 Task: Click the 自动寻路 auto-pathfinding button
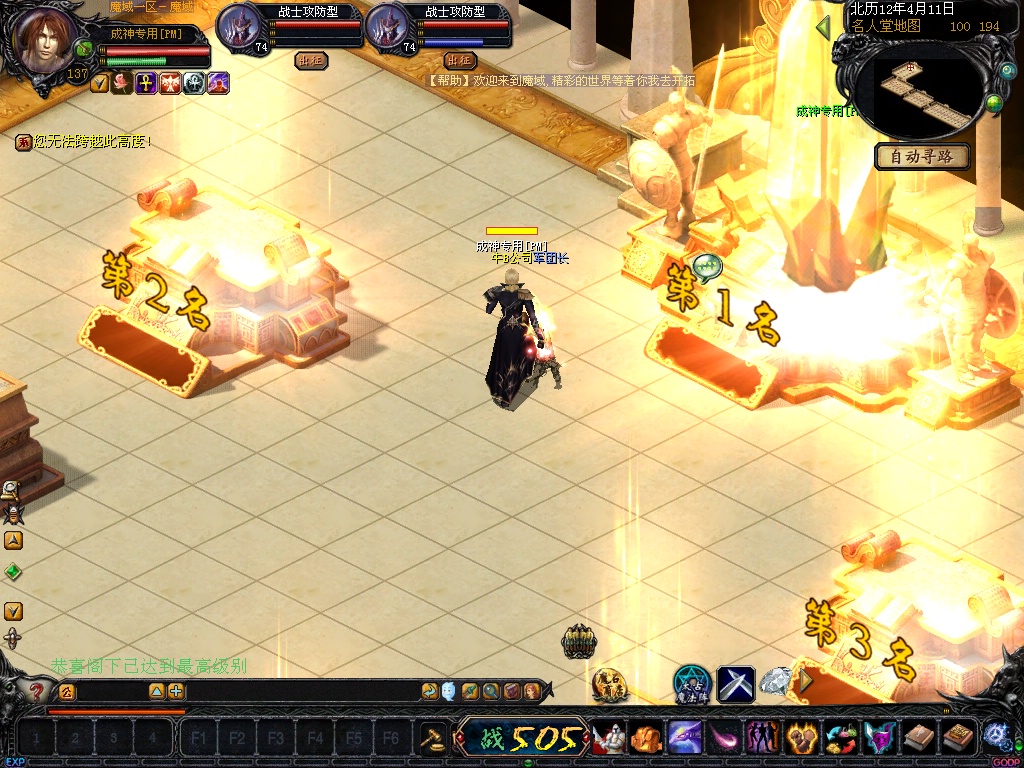click(x=922, y=156)
